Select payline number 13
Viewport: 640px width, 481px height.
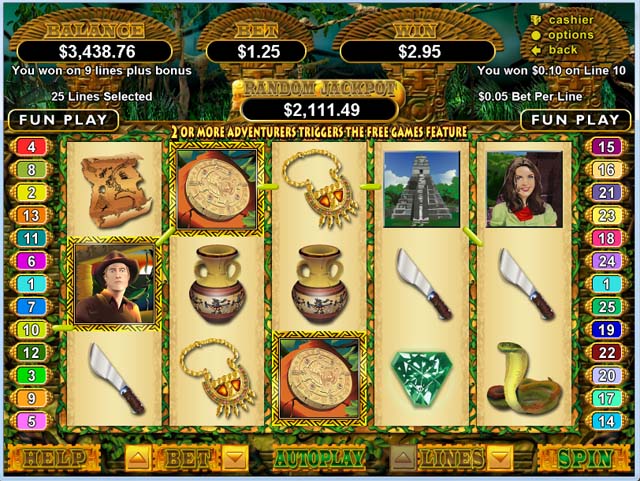pyautogui.click(x=32, y=215)
